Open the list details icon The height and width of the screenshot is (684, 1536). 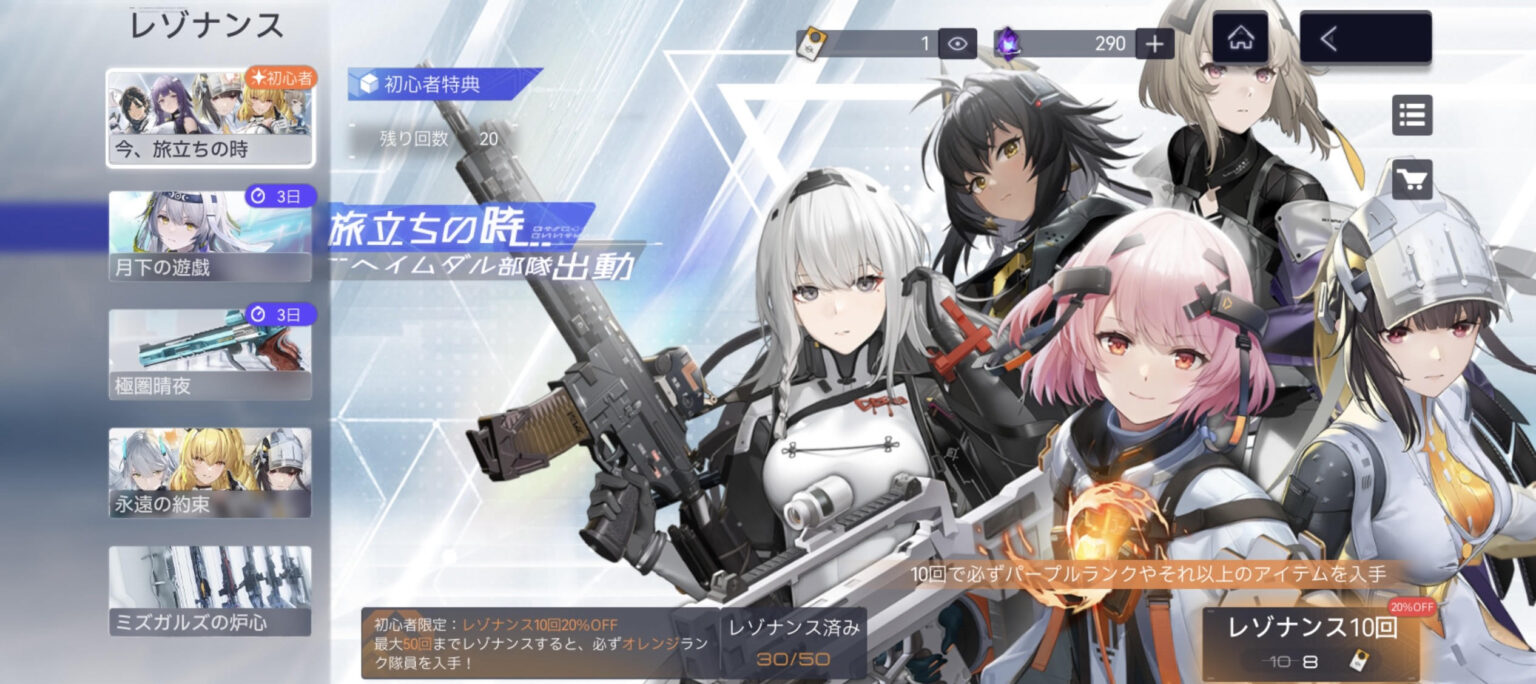[1412, 115]
